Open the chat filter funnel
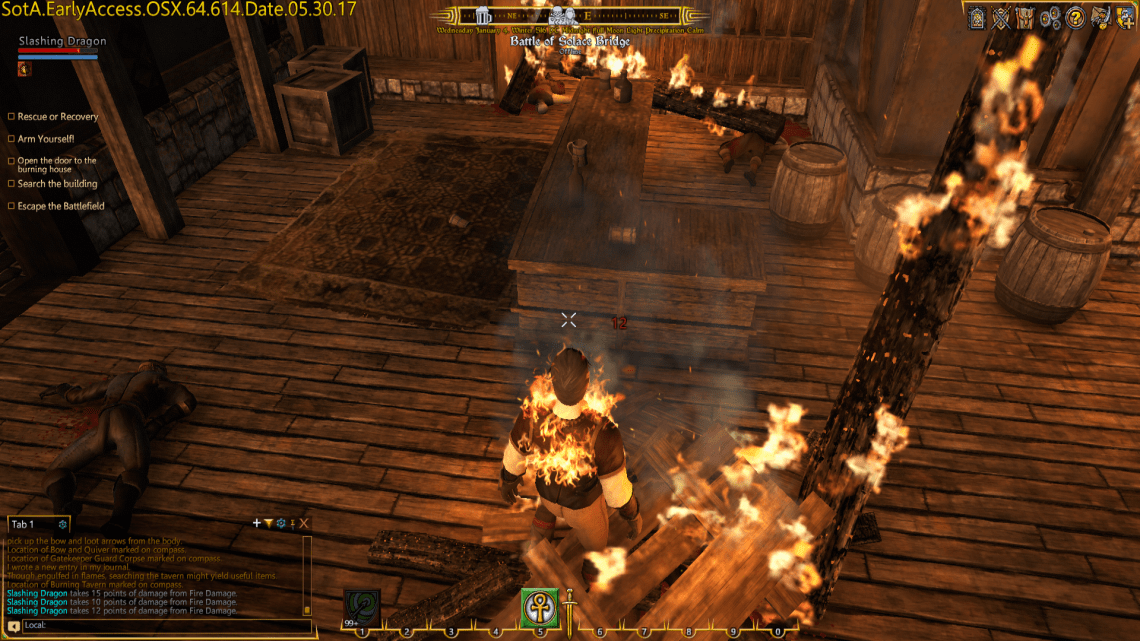 click(x=268, y=523)
